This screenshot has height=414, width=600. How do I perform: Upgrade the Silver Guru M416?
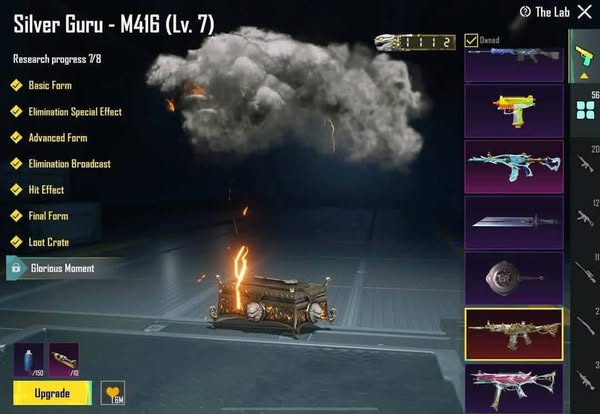[x=53, y=393]
